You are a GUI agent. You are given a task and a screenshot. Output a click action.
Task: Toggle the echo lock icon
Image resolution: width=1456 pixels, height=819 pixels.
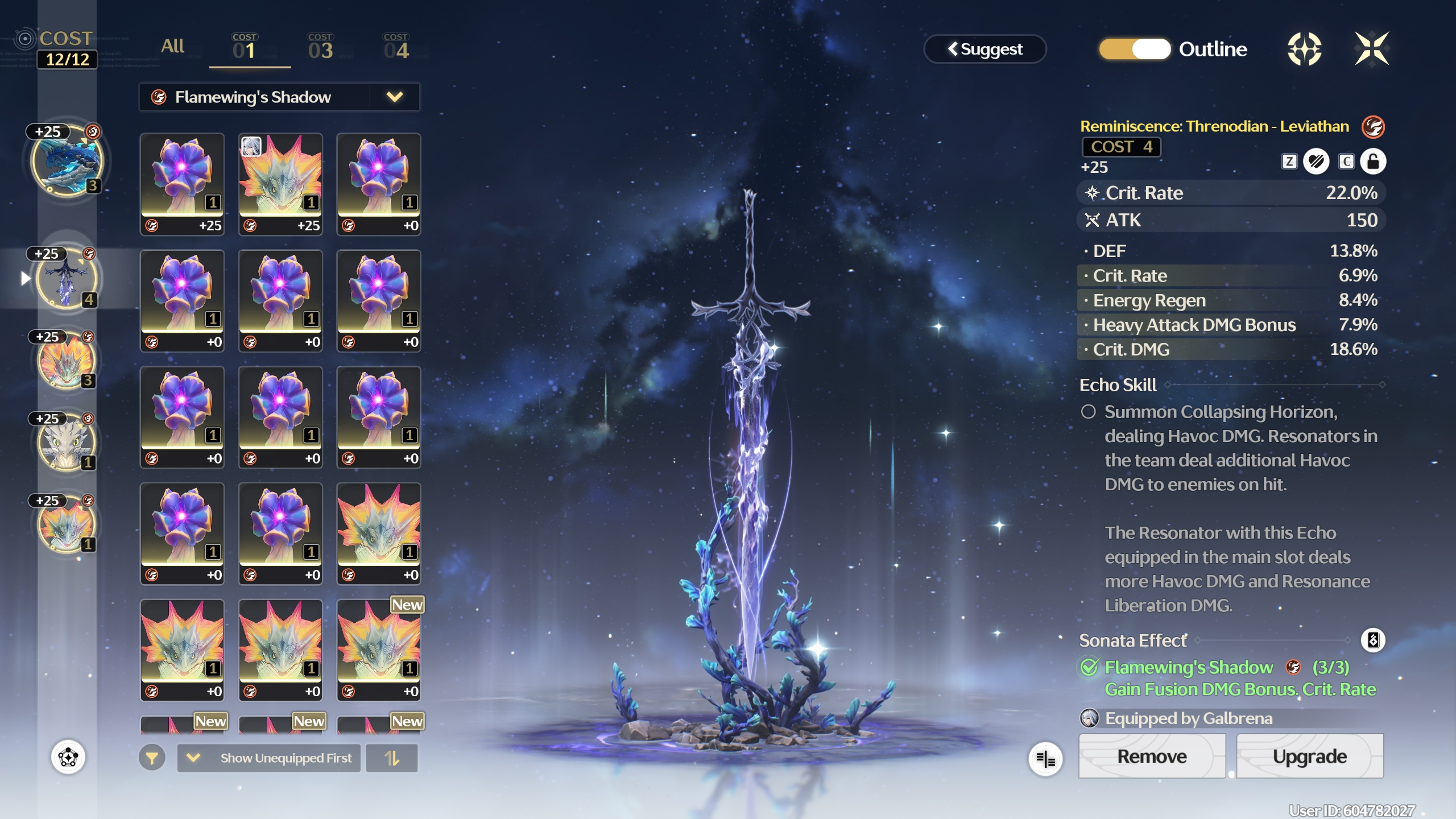click(1372, 162)
